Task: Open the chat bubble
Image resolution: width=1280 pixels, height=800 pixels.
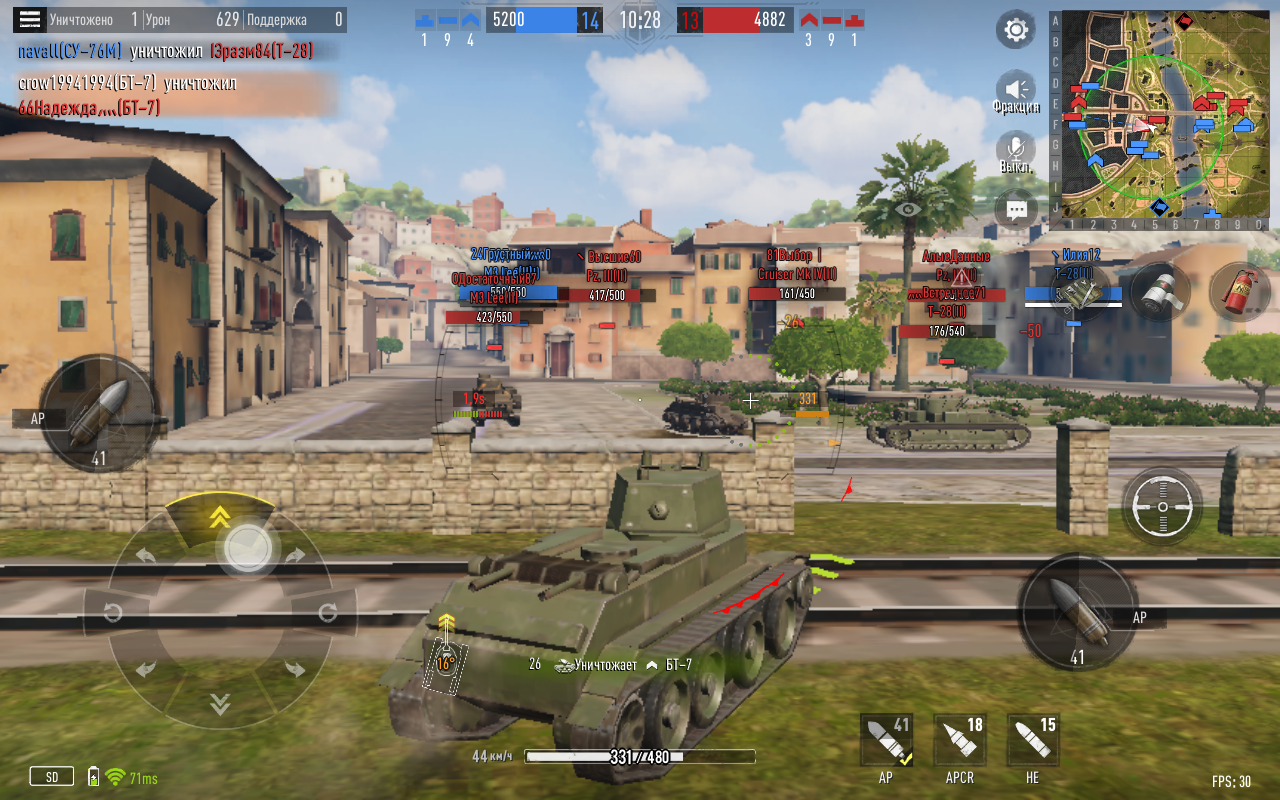Action: 1016,211
